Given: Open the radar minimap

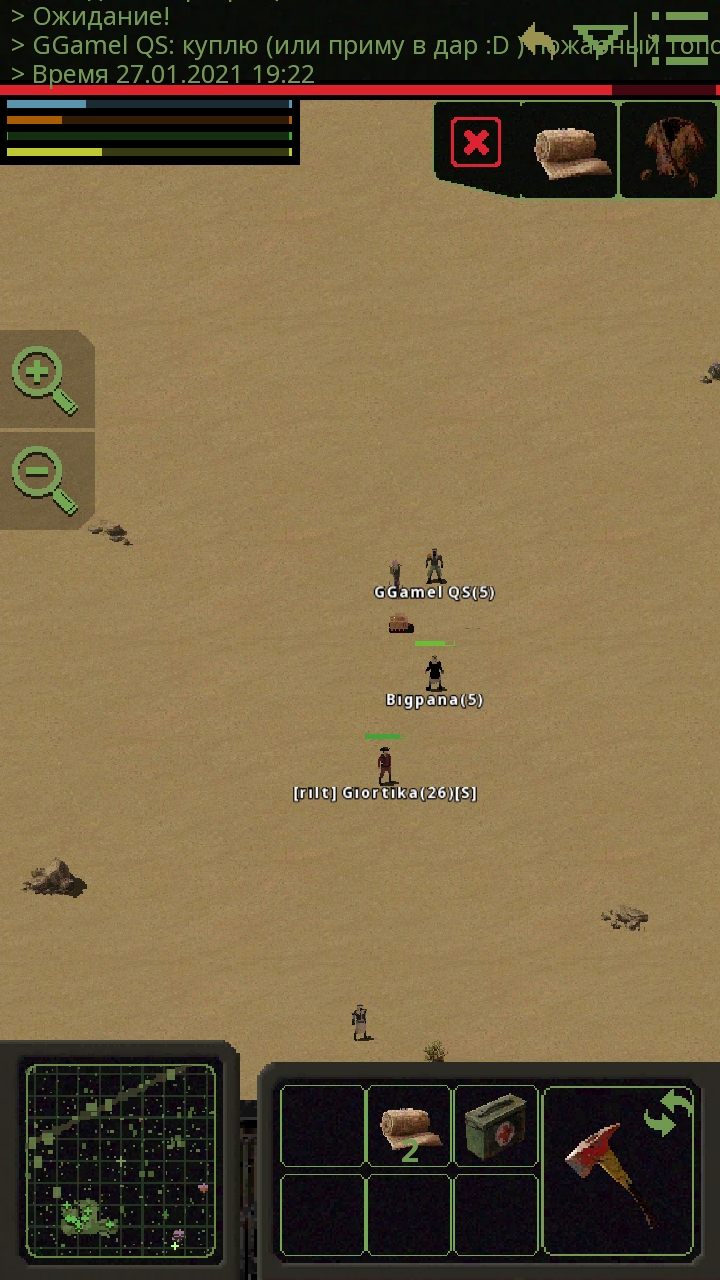Looking at the screenshot, I should (120, 1160).
